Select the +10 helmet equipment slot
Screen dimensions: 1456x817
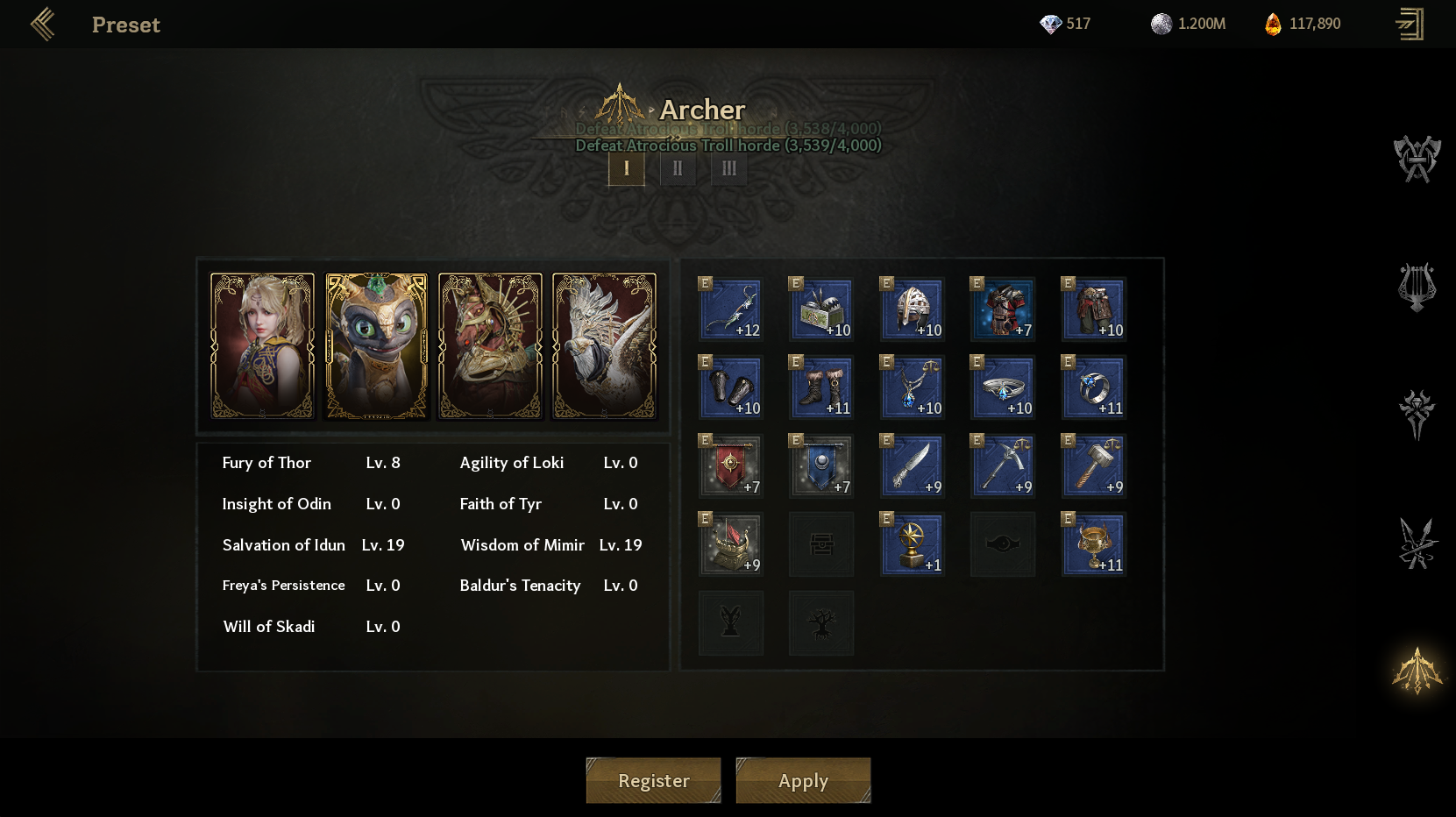click(x=913, y=309)
